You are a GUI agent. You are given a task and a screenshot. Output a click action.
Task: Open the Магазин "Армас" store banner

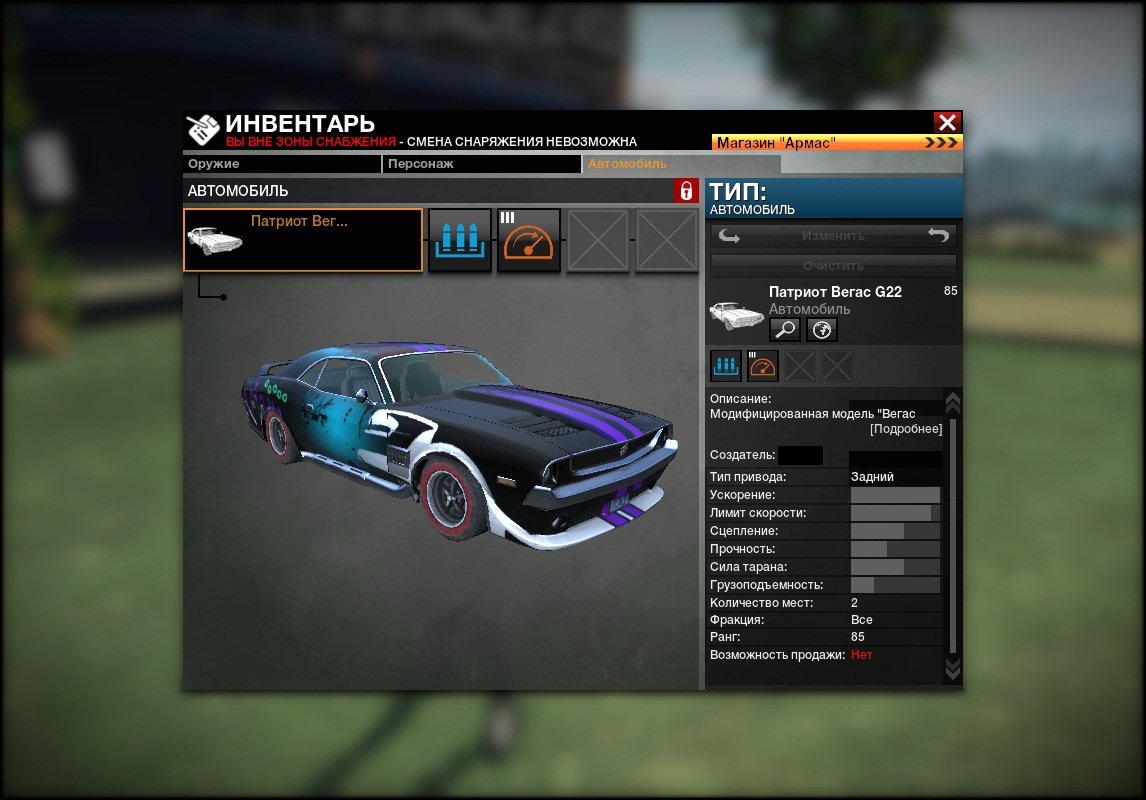point(837,143)
